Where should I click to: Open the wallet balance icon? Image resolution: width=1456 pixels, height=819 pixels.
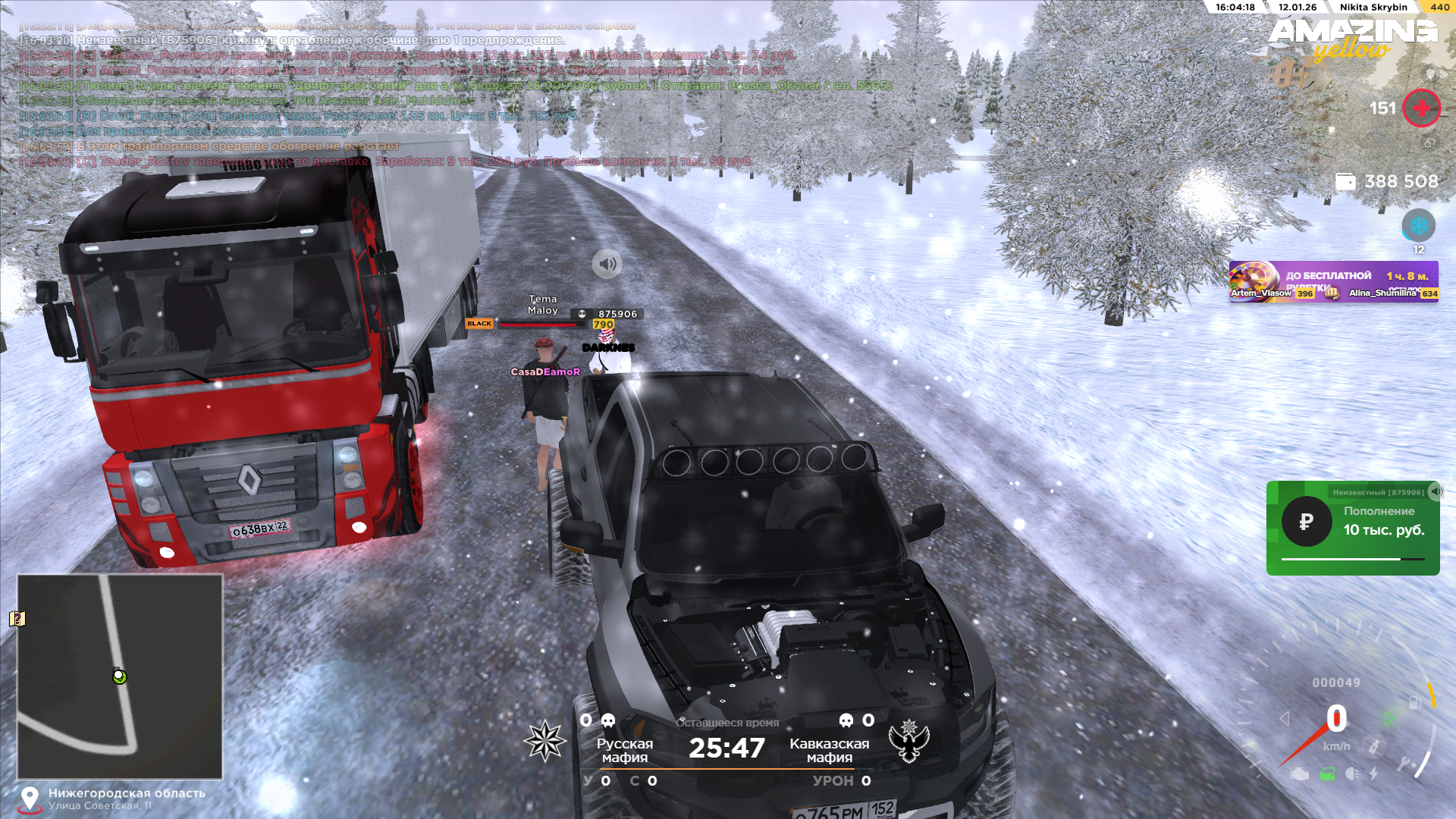(1345, 182)
